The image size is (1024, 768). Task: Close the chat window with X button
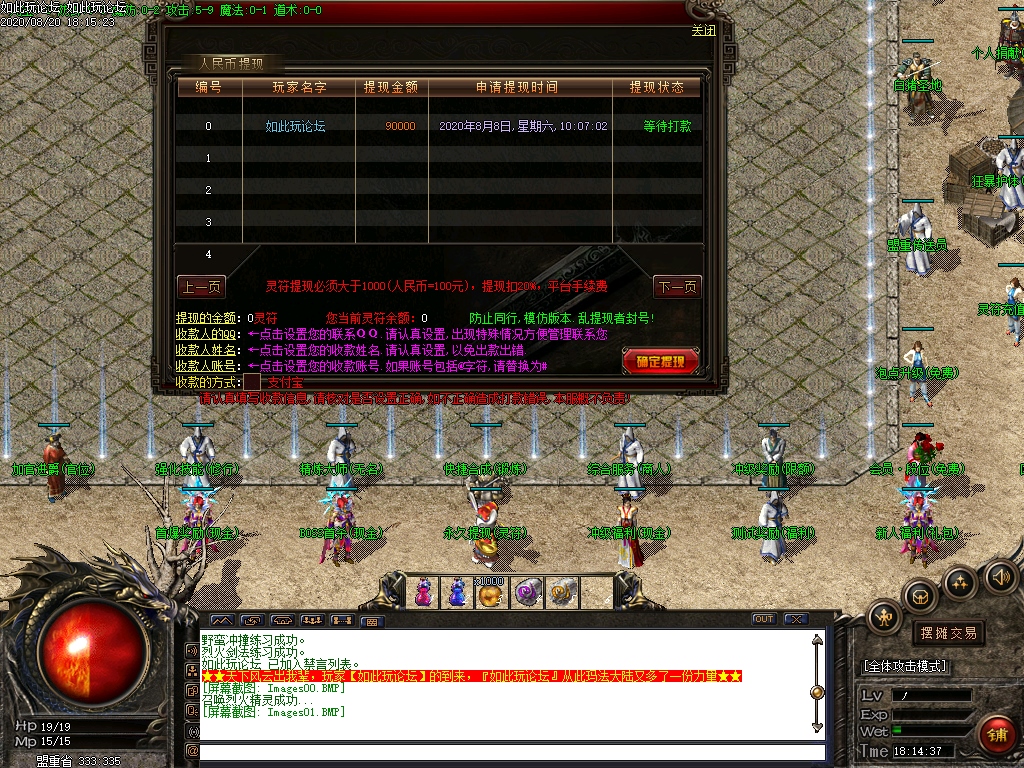coord(795,620)
